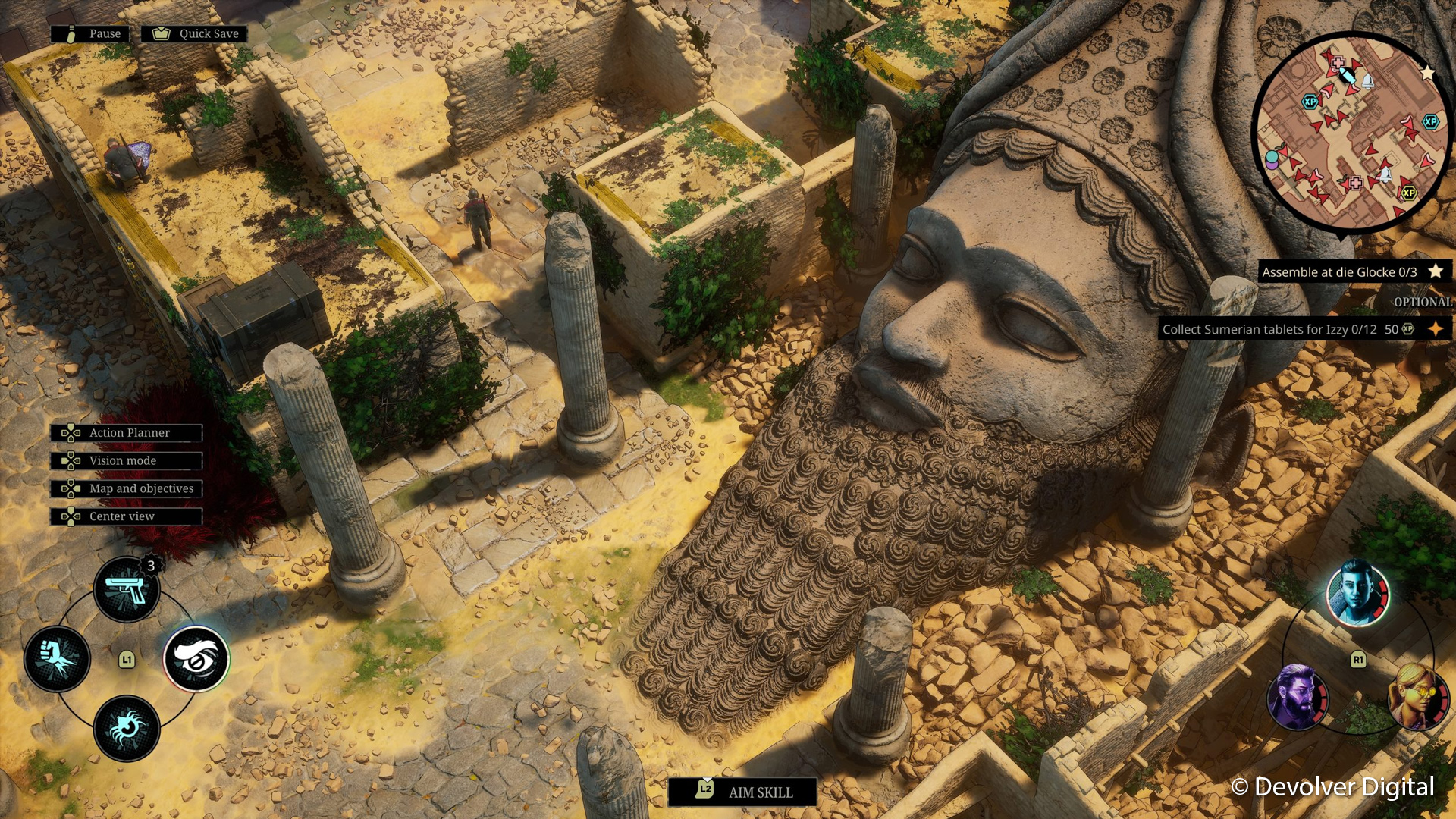Switch to the bearded purple character portrait
Image resolution: width=1456 pixels, height=819 pixels.
tap(1297, 696)
